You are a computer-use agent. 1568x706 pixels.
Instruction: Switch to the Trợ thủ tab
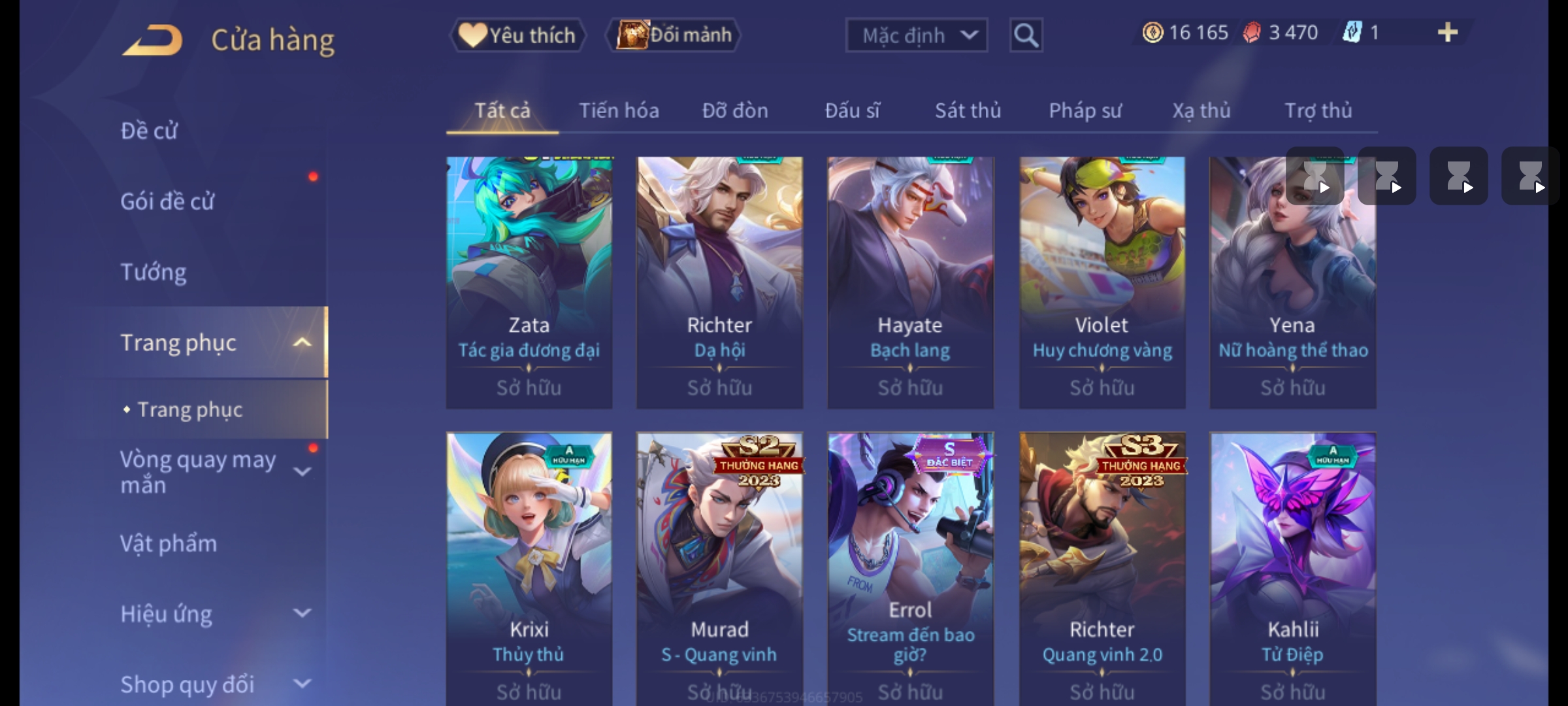point(1318,110)
